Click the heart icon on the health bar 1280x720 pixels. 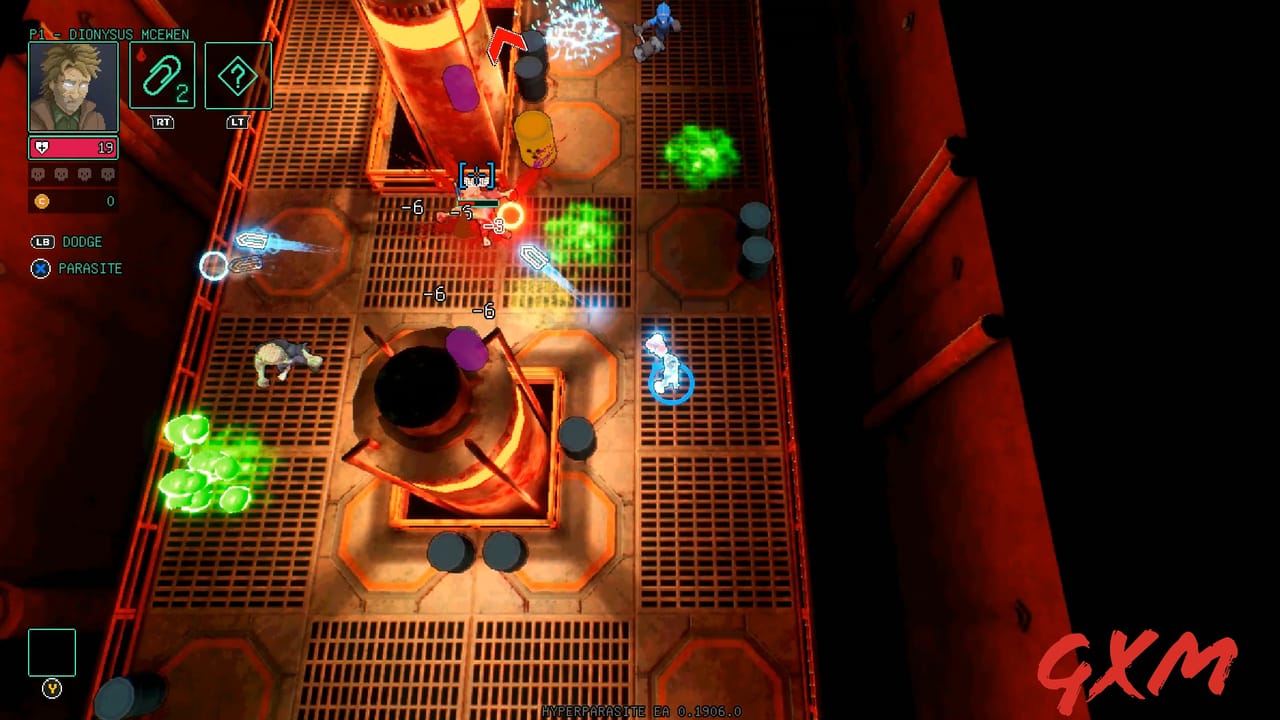(x=43, y=148)
